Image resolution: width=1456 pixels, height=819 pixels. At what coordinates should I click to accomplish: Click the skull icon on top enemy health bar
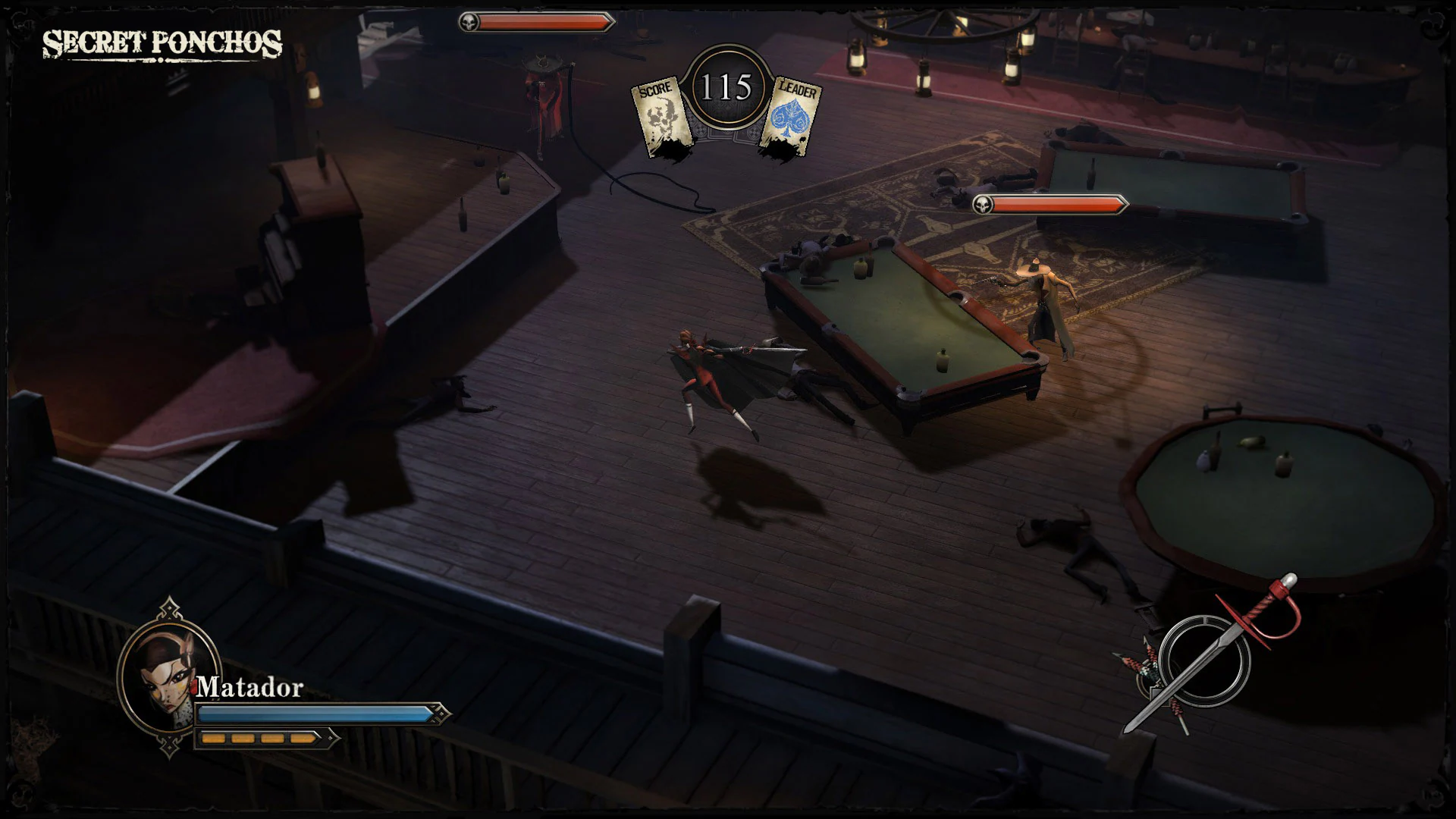tap(469, 22)
